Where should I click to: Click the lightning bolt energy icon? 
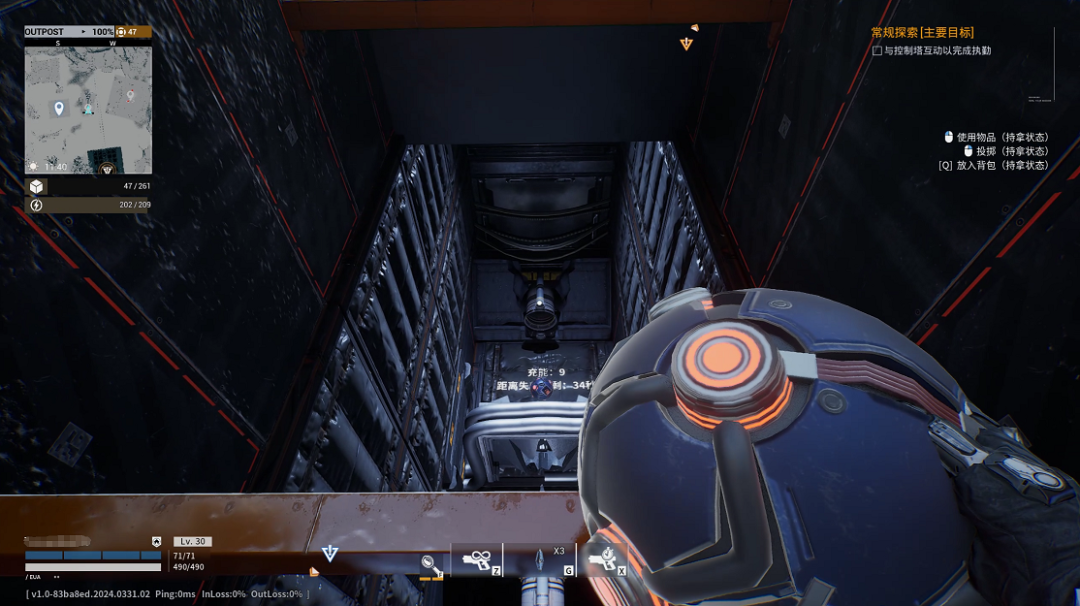tap(36, 205)
